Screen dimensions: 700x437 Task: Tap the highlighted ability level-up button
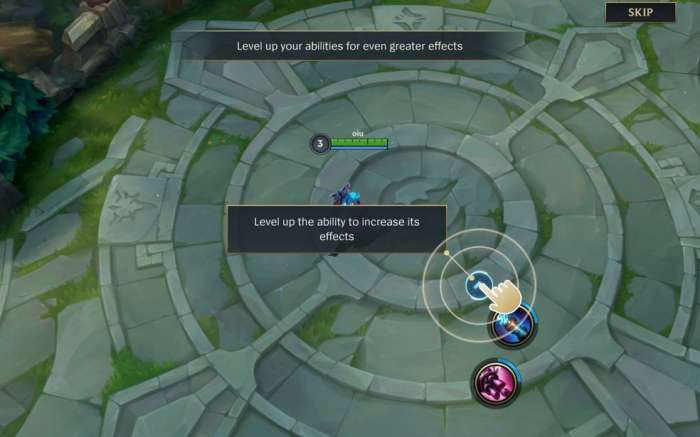(x=478, y=284)
